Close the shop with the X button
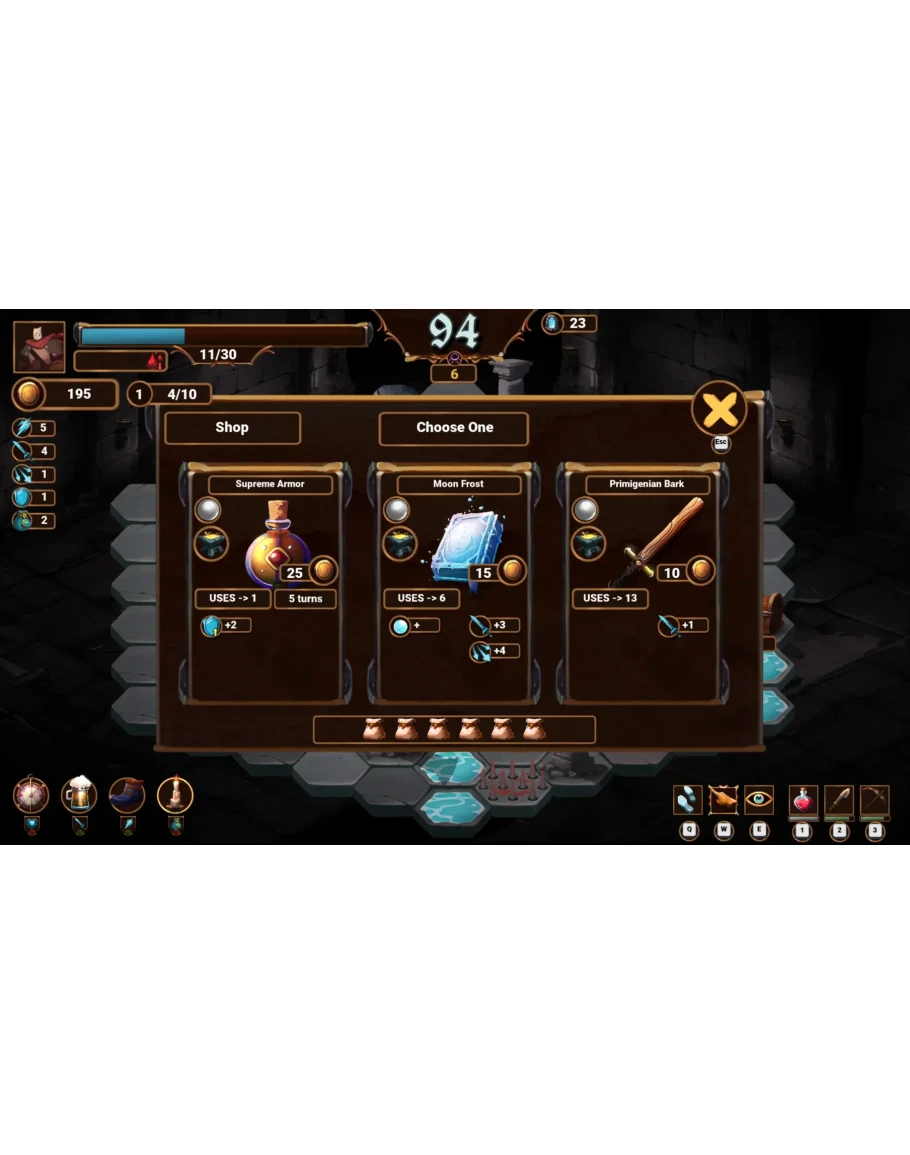 pos(719,408)
